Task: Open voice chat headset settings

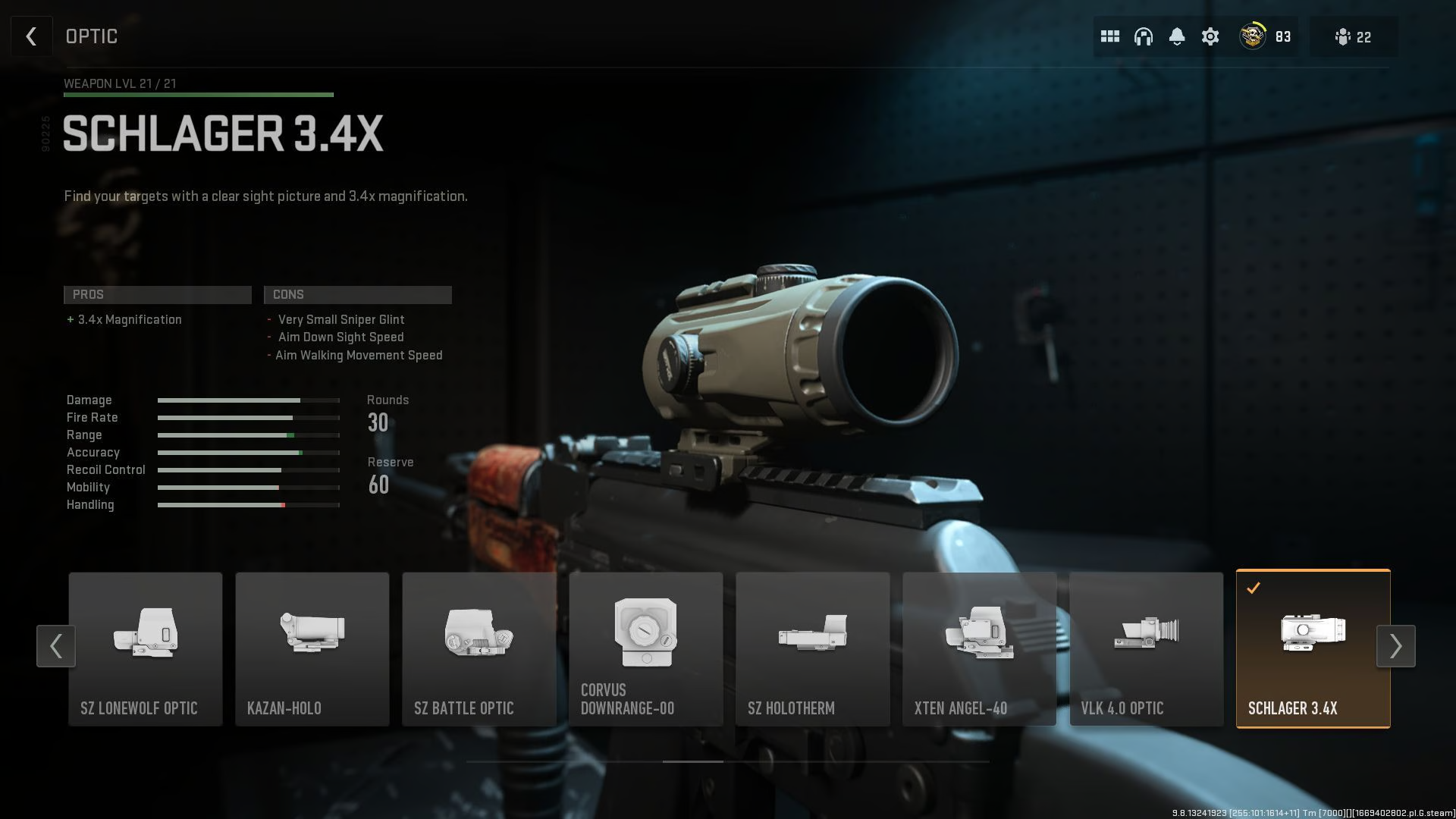Action: 1143,36
